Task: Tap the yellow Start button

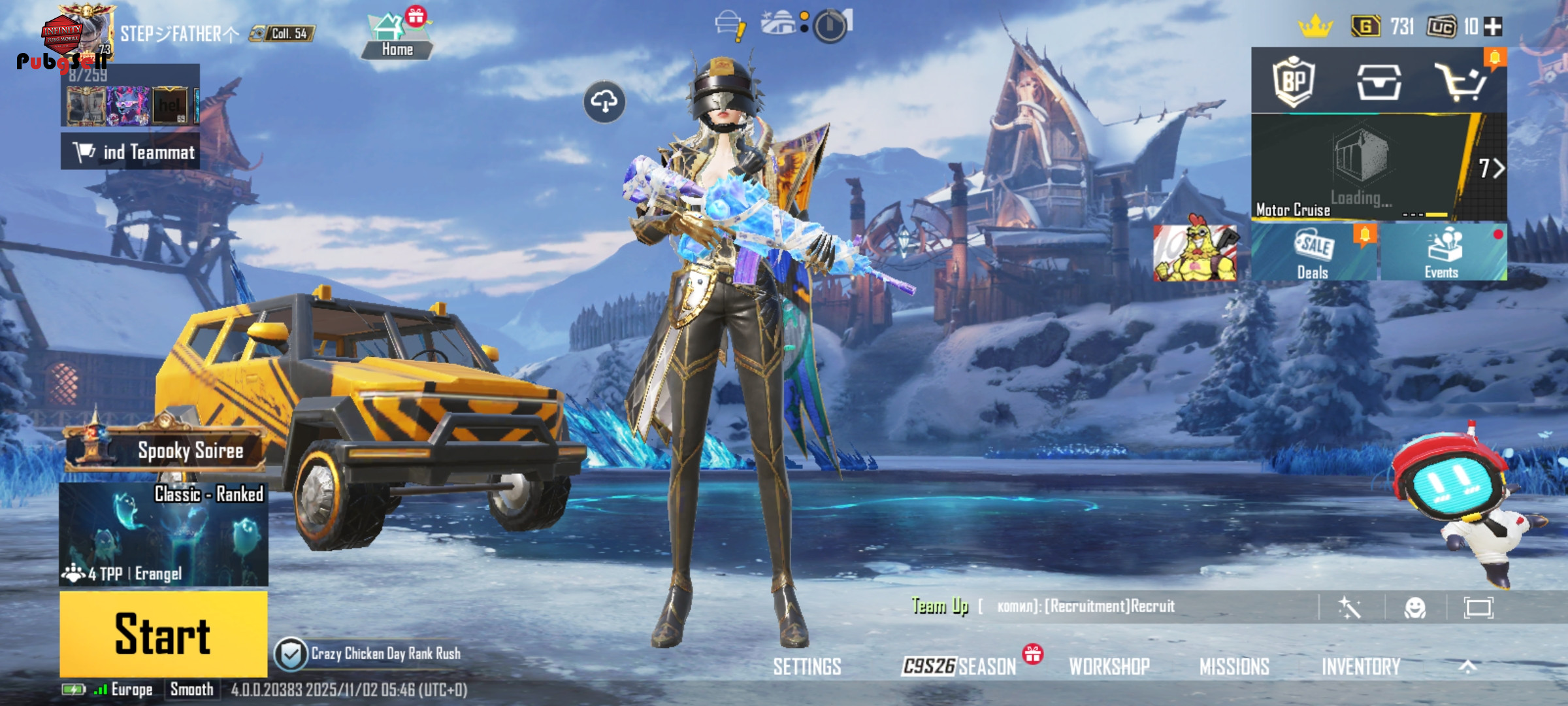Action: point(163,633)
